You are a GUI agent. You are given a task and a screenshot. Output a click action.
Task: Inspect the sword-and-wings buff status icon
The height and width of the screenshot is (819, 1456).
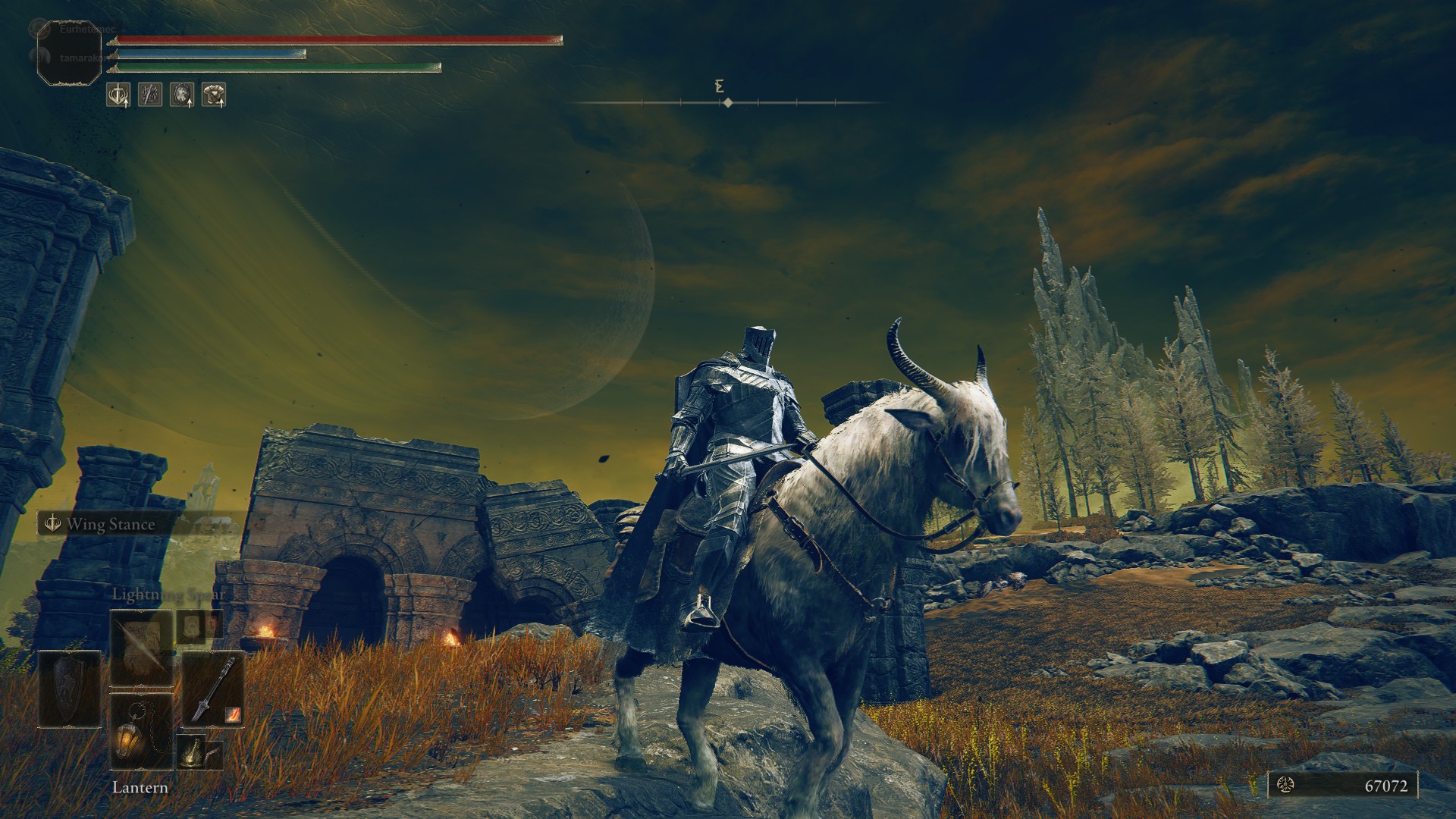point(118,95)
